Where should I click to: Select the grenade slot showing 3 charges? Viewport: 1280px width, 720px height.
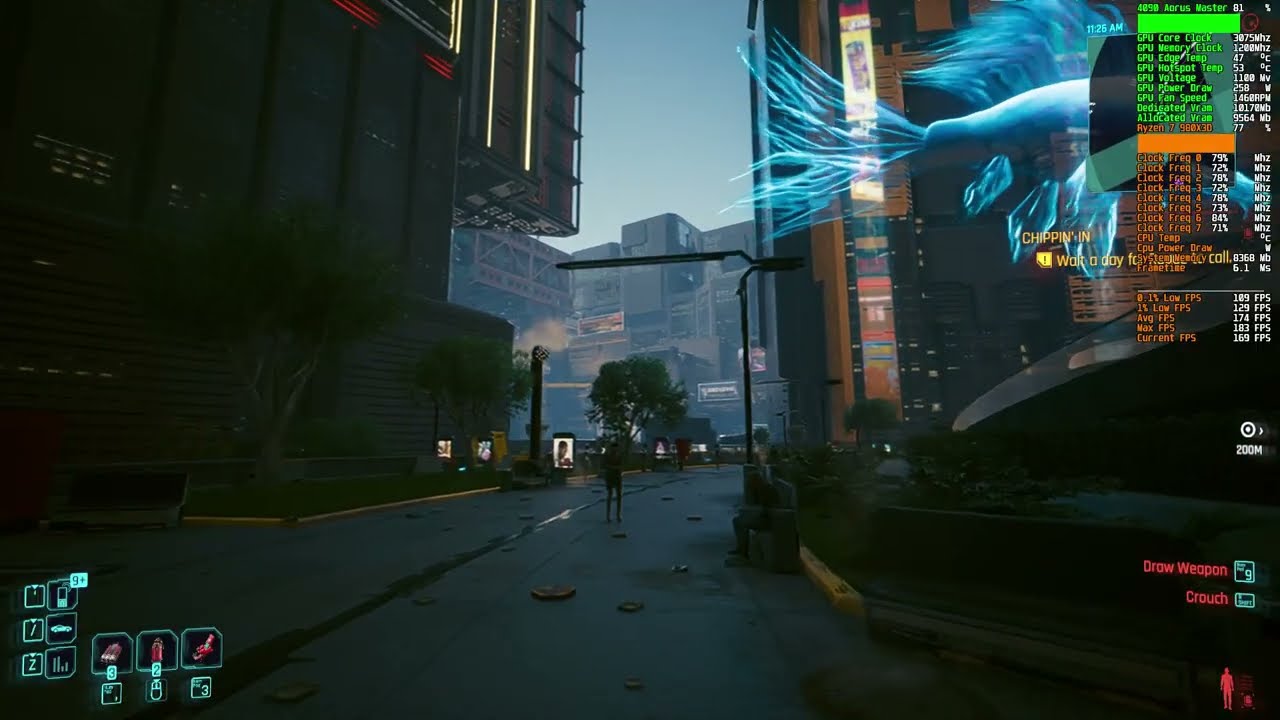click(x=111, y=650)
